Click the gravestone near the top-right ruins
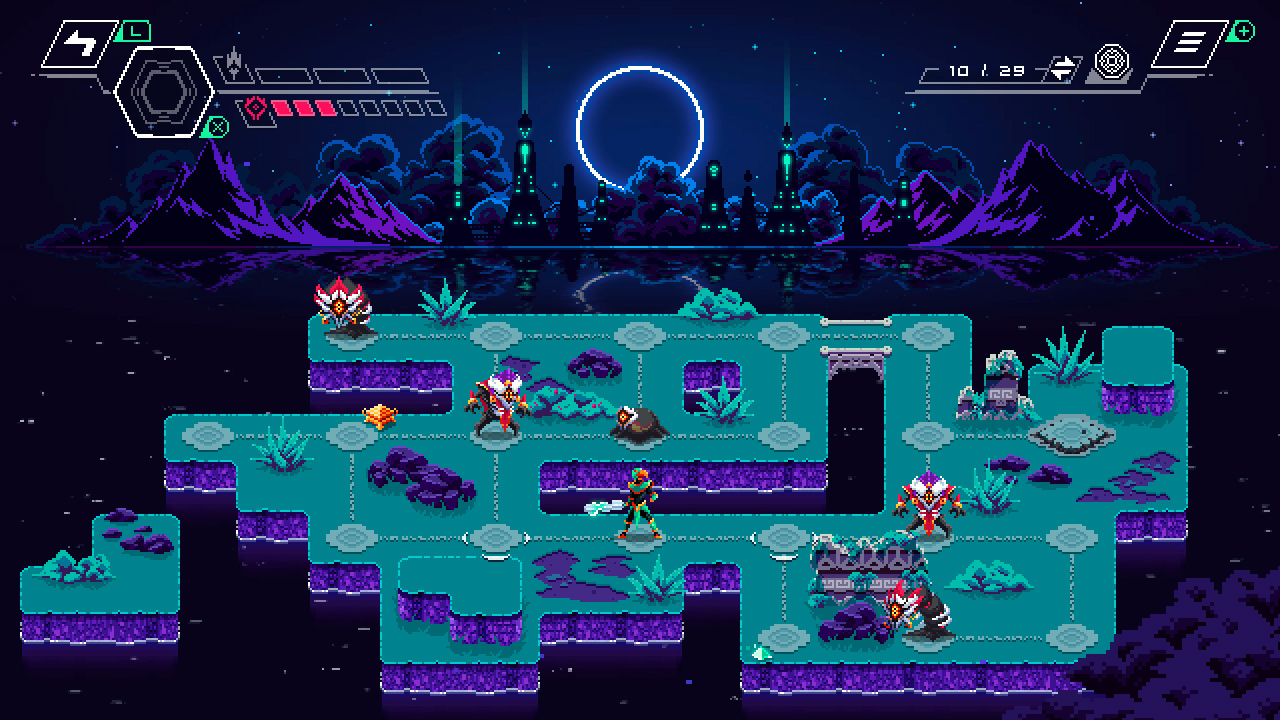 pyautogui.click(x=1000, y=395)
